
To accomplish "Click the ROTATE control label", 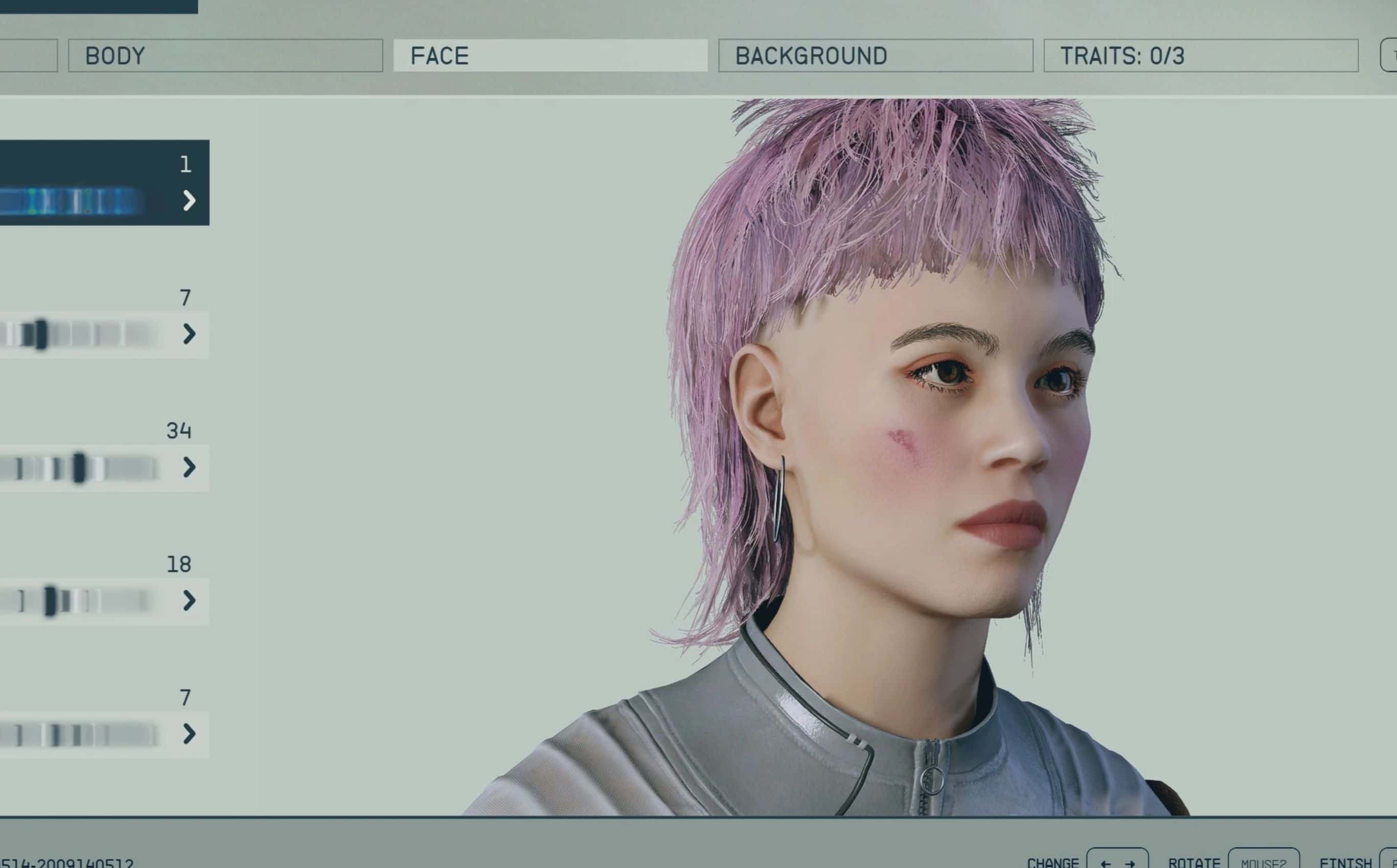I will 1196,863.
